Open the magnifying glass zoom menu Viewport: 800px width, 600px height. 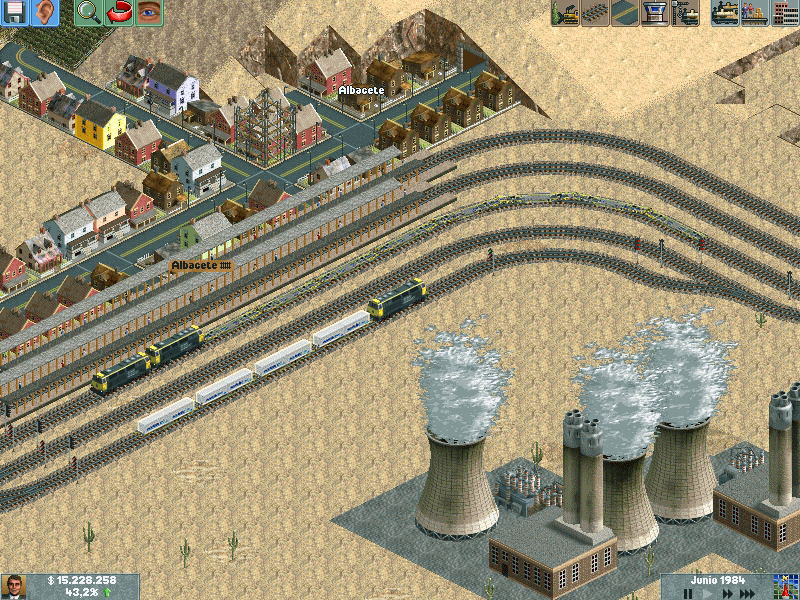tap(89, 13)
